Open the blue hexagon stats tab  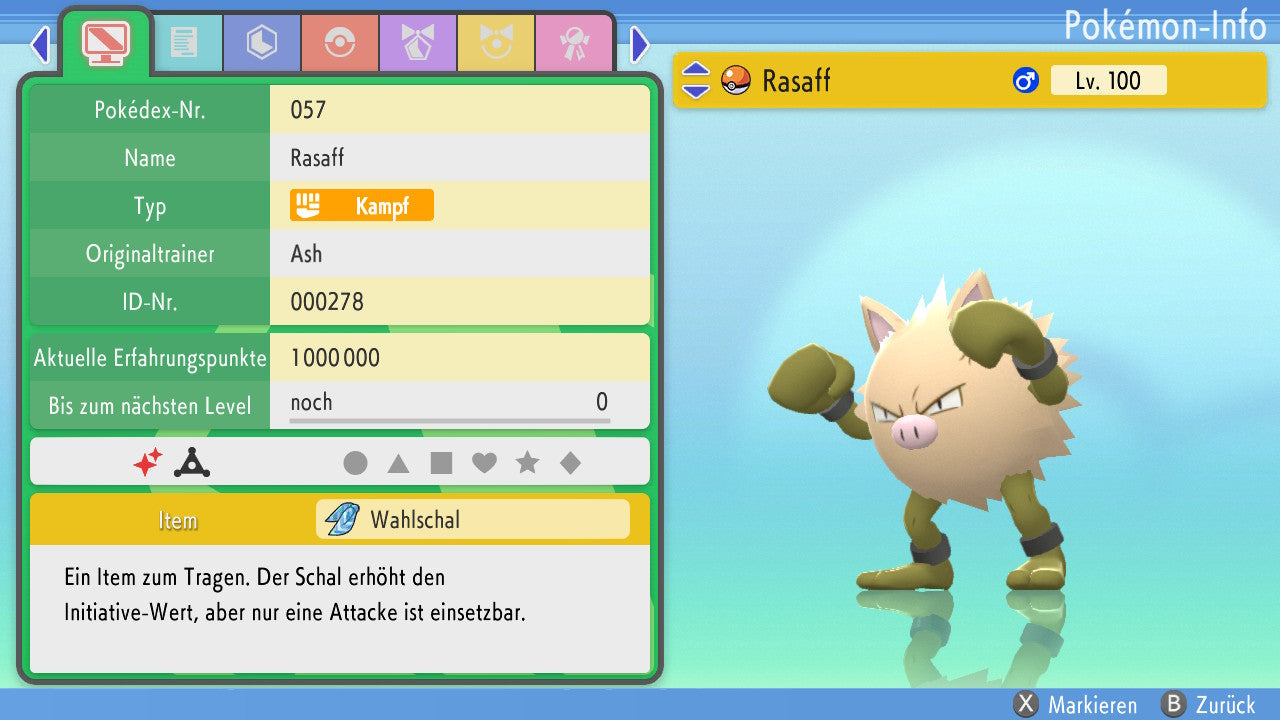coord(262,43)
